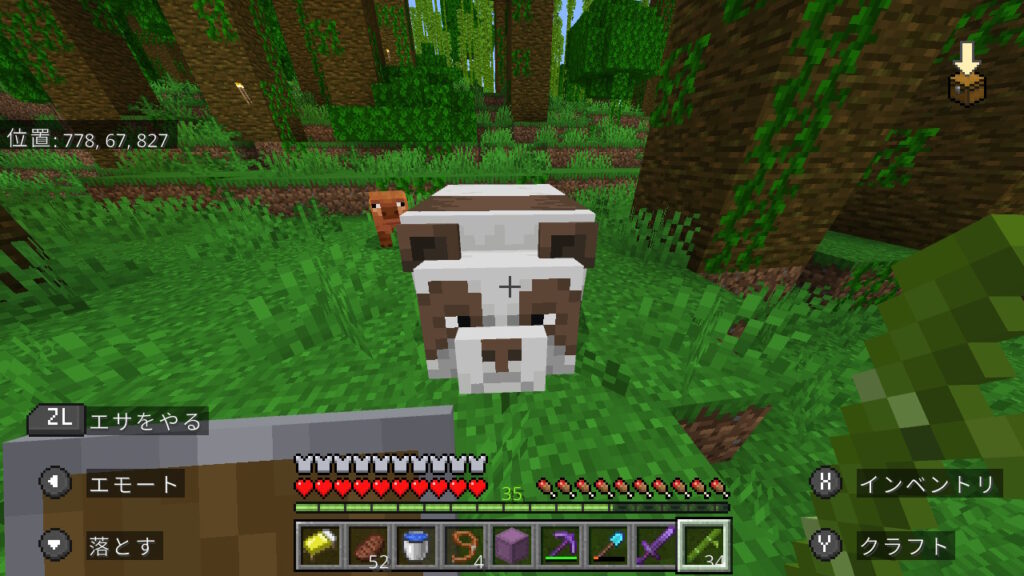This screenshot has width=1024, height=576.
Task: Select the yellow bed hotbar slot
Action: pos(320,546)
